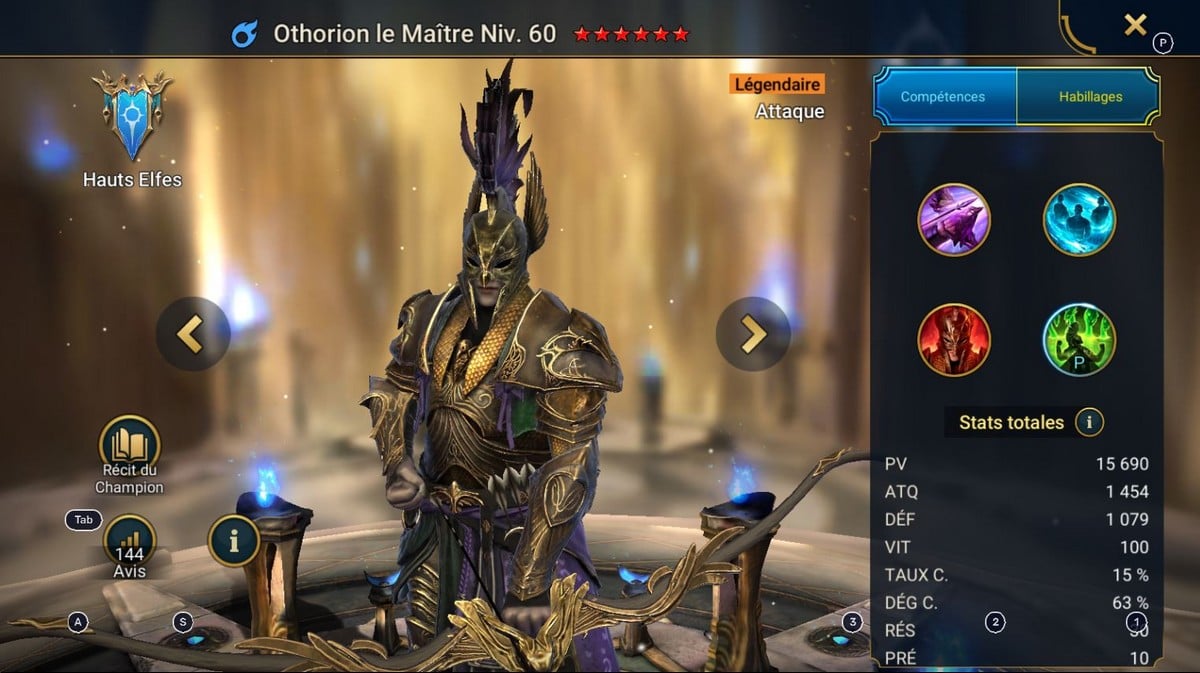Screen dimensions: 1200x673
Task: Select the green flame passive skill icon
Action: click(1079, 340)
